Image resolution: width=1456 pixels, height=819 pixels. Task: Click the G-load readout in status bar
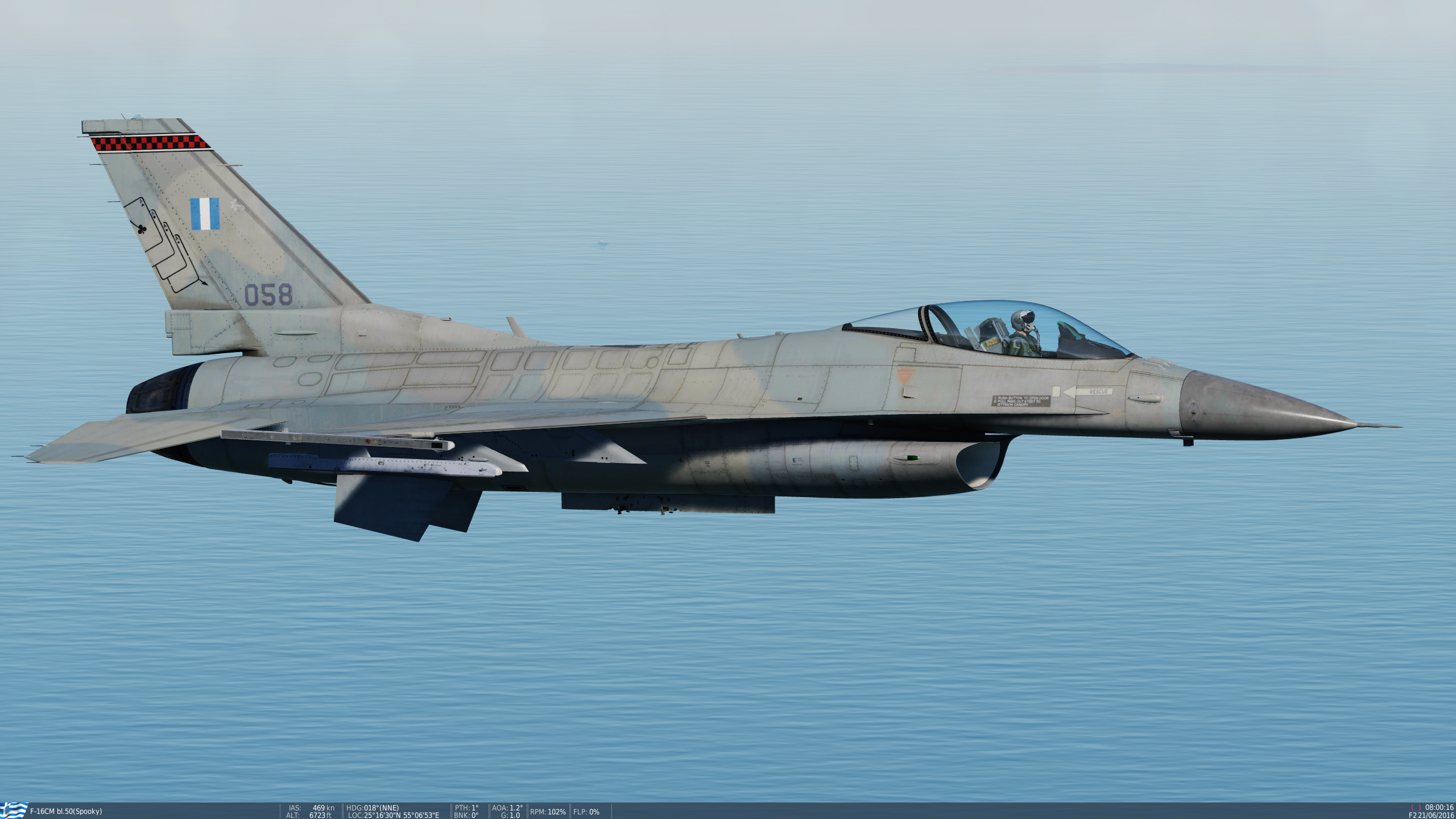click(x=512, y=815)
